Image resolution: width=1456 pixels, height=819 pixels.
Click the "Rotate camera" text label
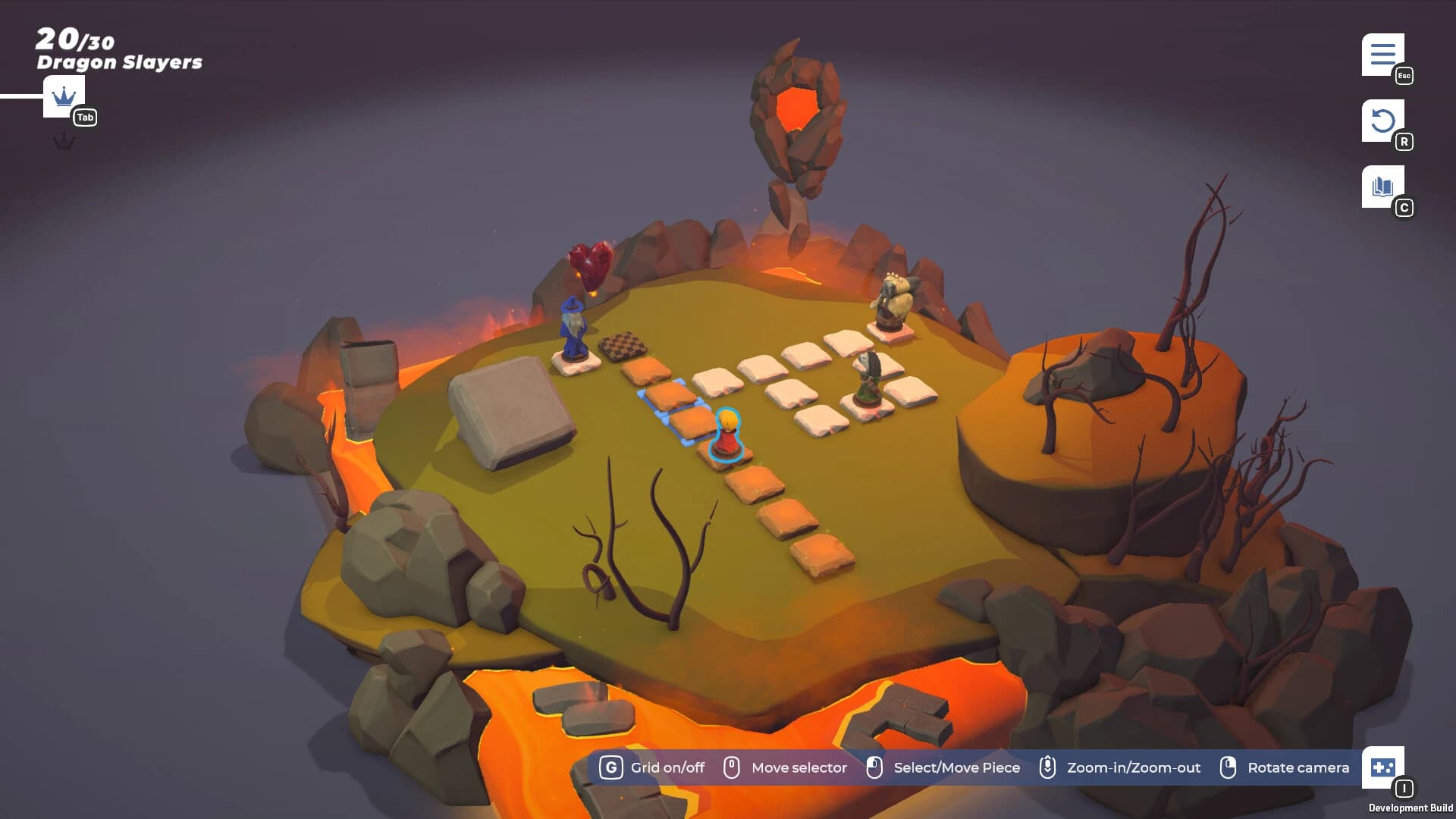pyautogui.click(x=1298, y=767)
